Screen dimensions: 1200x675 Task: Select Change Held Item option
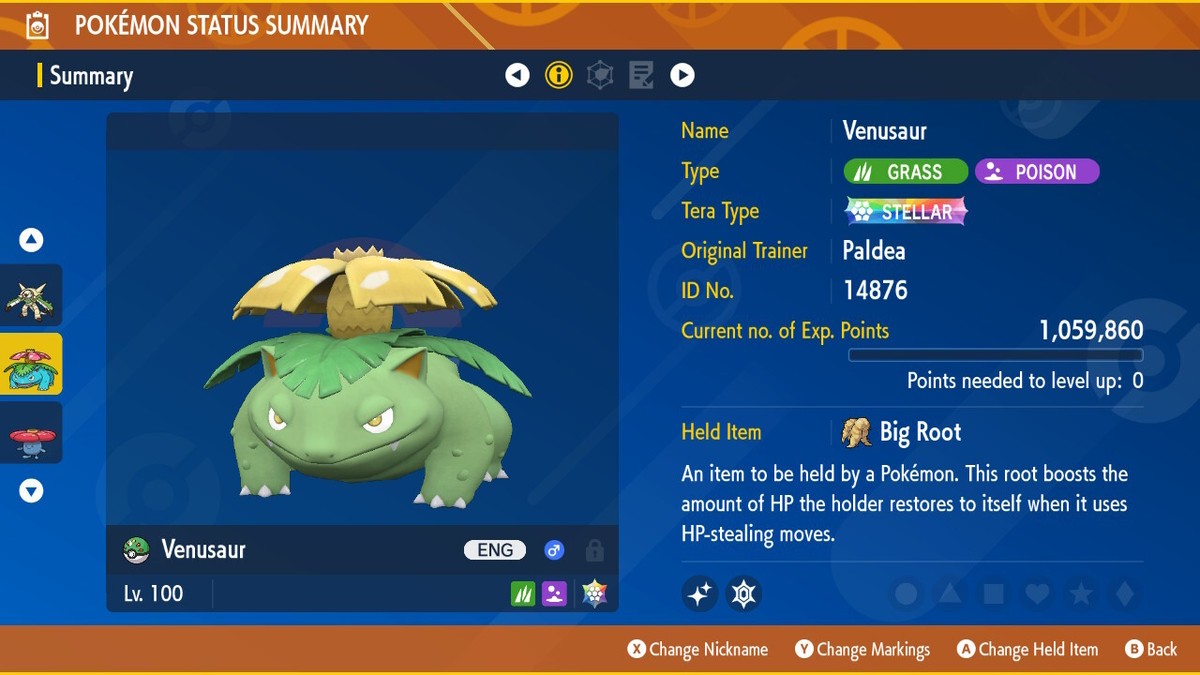pos(1027,649)
